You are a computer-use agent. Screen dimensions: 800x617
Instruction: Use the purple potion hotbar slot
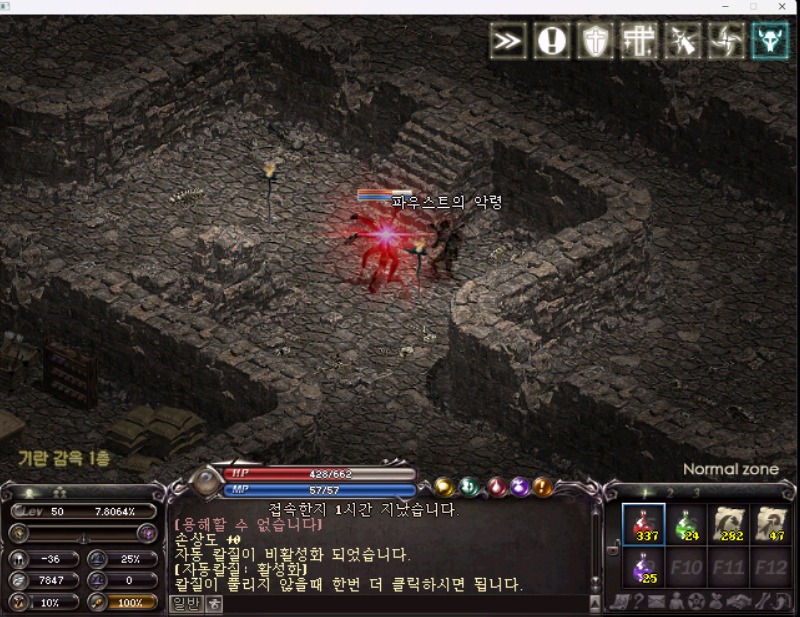tap(643, 568)
